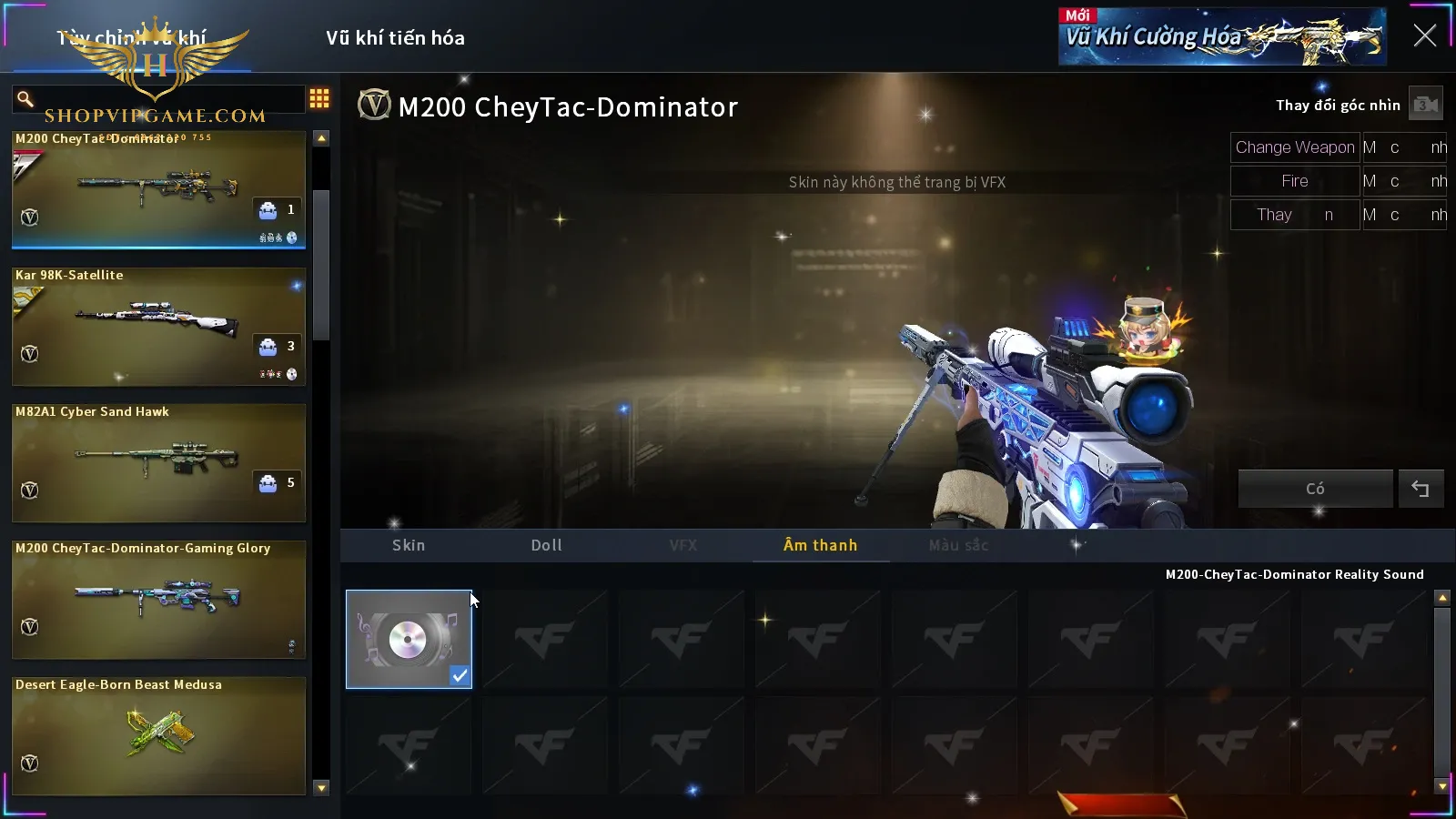
Task: Select the Kar 98K-Satellite weapon
Action: (x=158, y=326)
